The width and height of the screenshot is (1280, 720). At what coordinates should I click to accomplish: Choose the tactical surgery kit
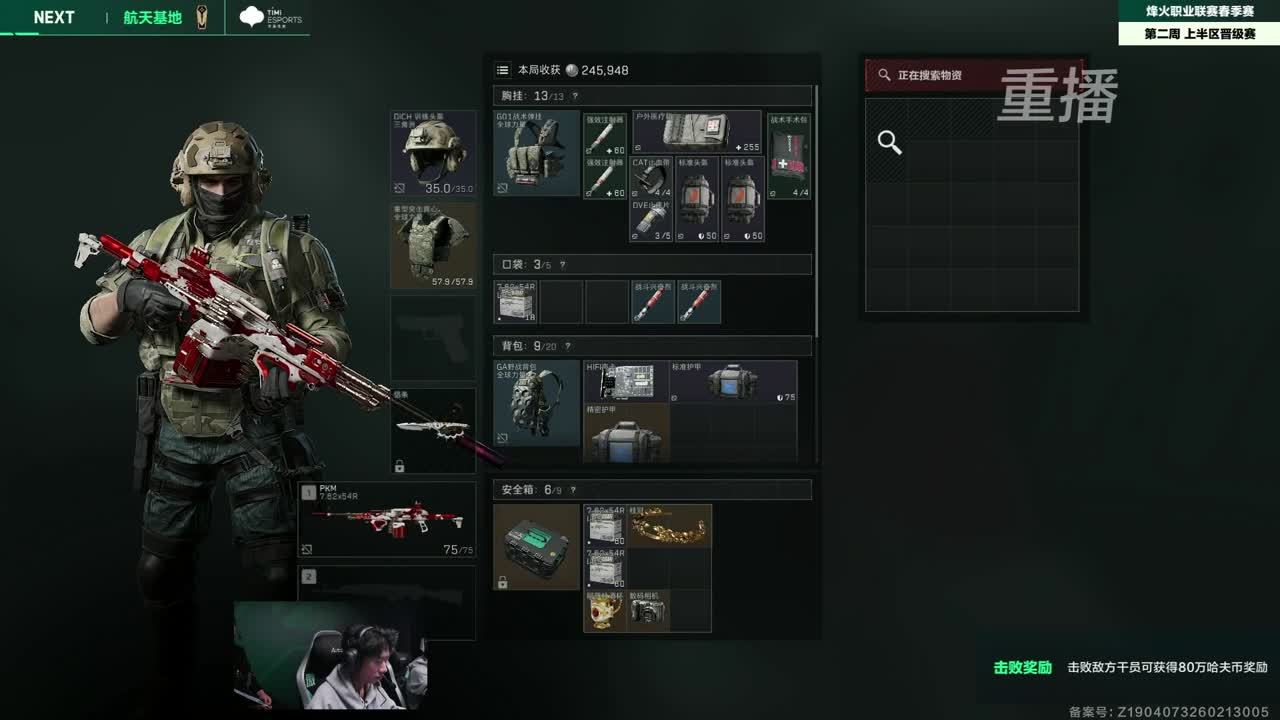point(788,155)
